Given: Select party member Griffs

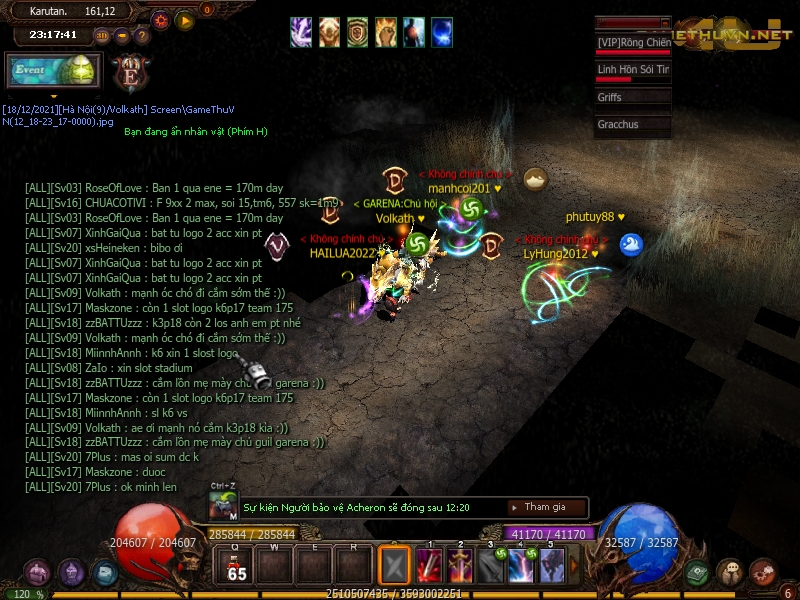Looking at the screenshot, I should (632, 98).
